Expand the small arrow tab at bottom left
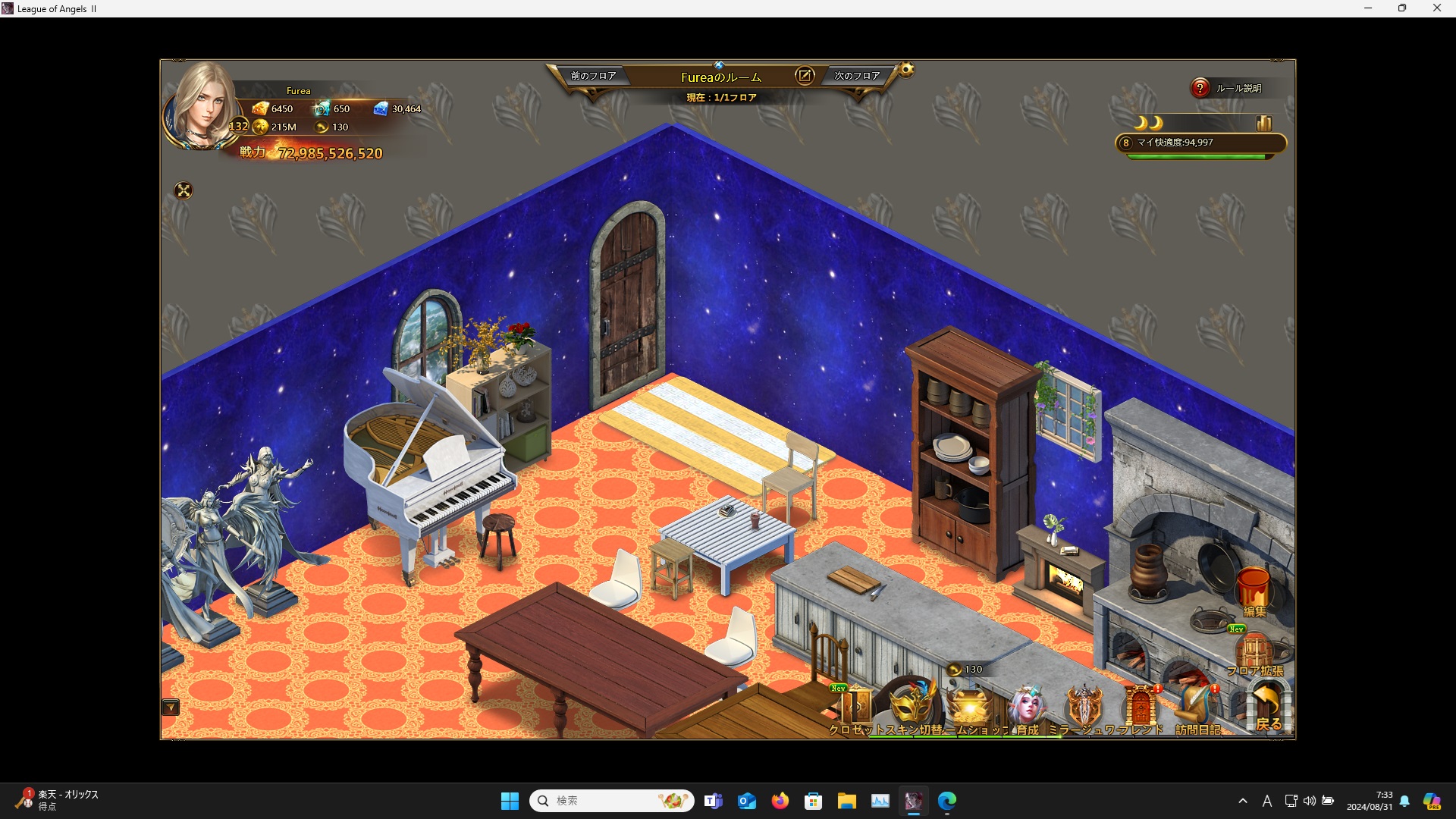The height and width of the screenshot is (819, 1456). (171, 708)
